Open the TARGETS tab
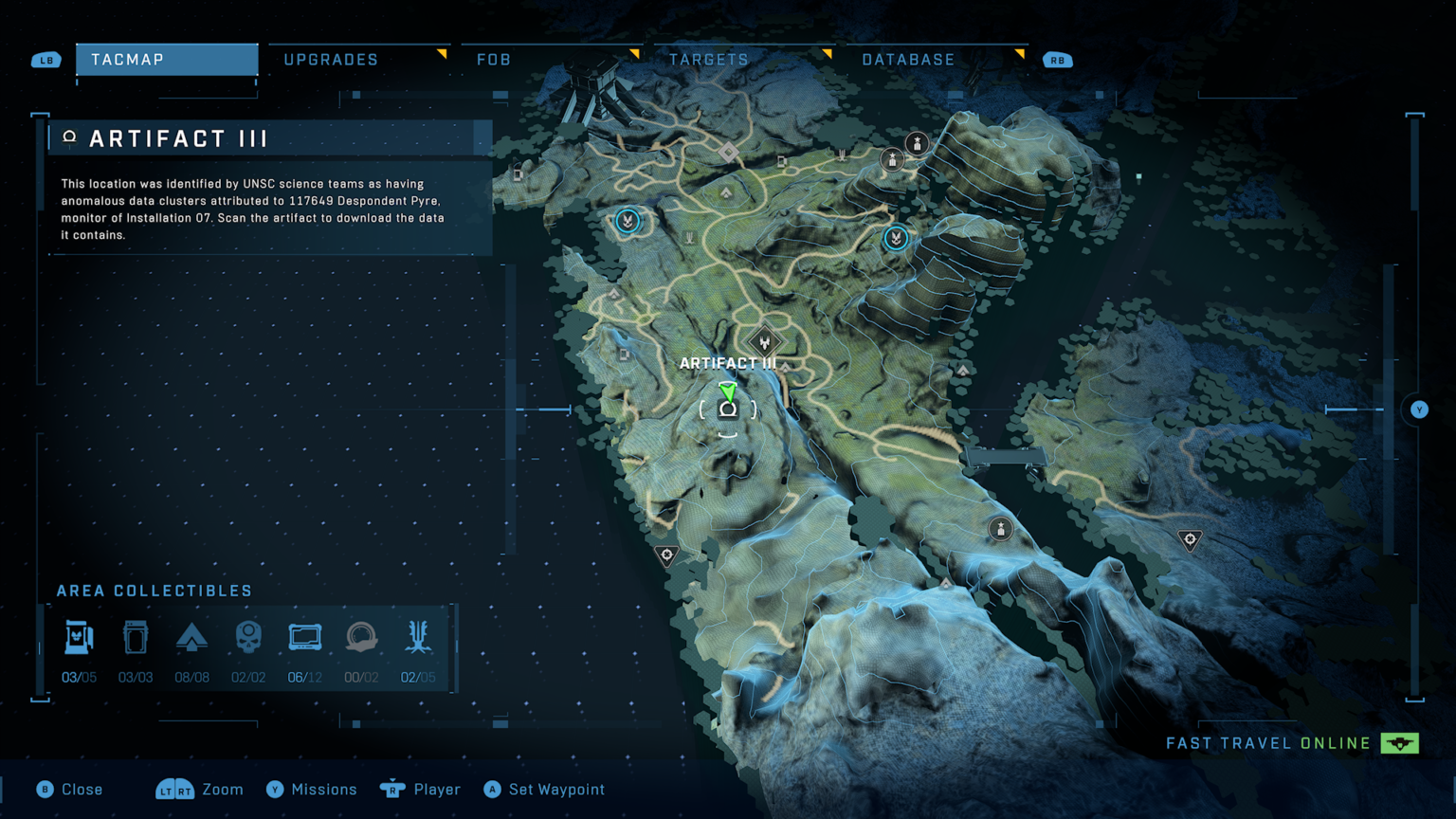The height and width of the screenshot is (819, 1456). (x=709, y=59)
